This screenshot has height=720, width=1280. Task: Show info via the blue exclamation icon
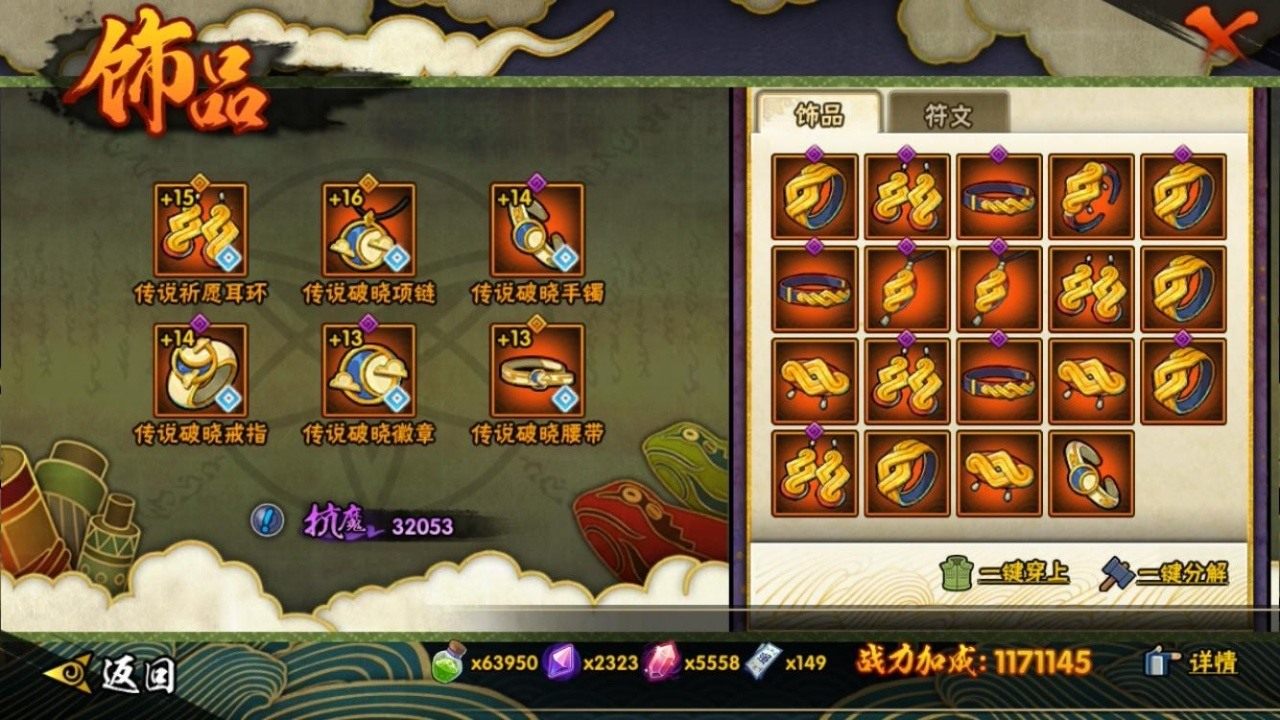point(267,520)
